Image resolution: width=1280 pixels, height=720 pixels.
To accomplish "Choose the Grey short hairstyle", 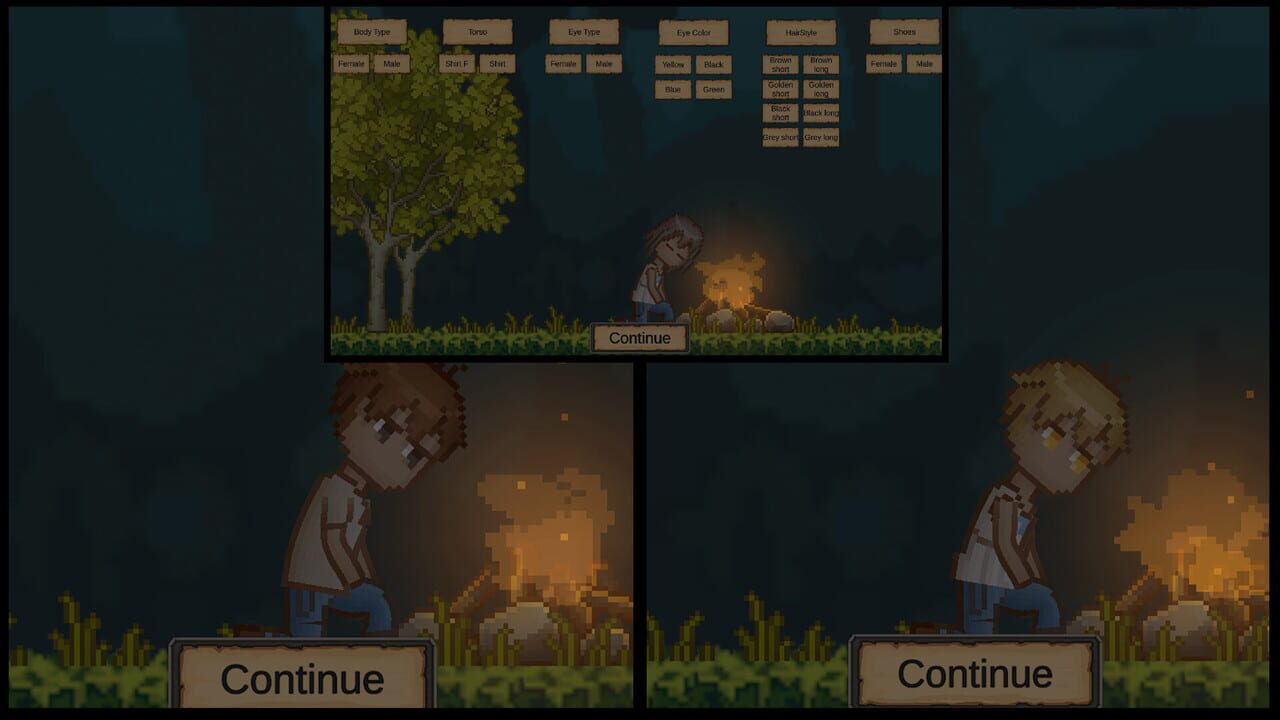I will (780, 137).
